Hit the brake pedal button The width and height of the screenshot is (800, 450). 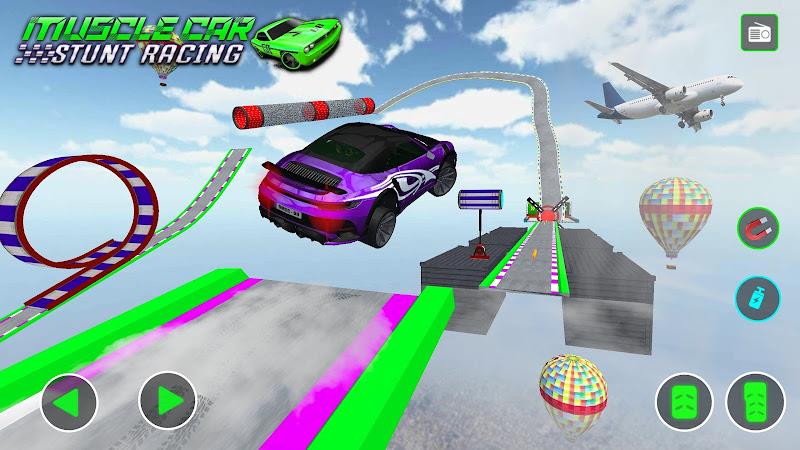(684, 402)
